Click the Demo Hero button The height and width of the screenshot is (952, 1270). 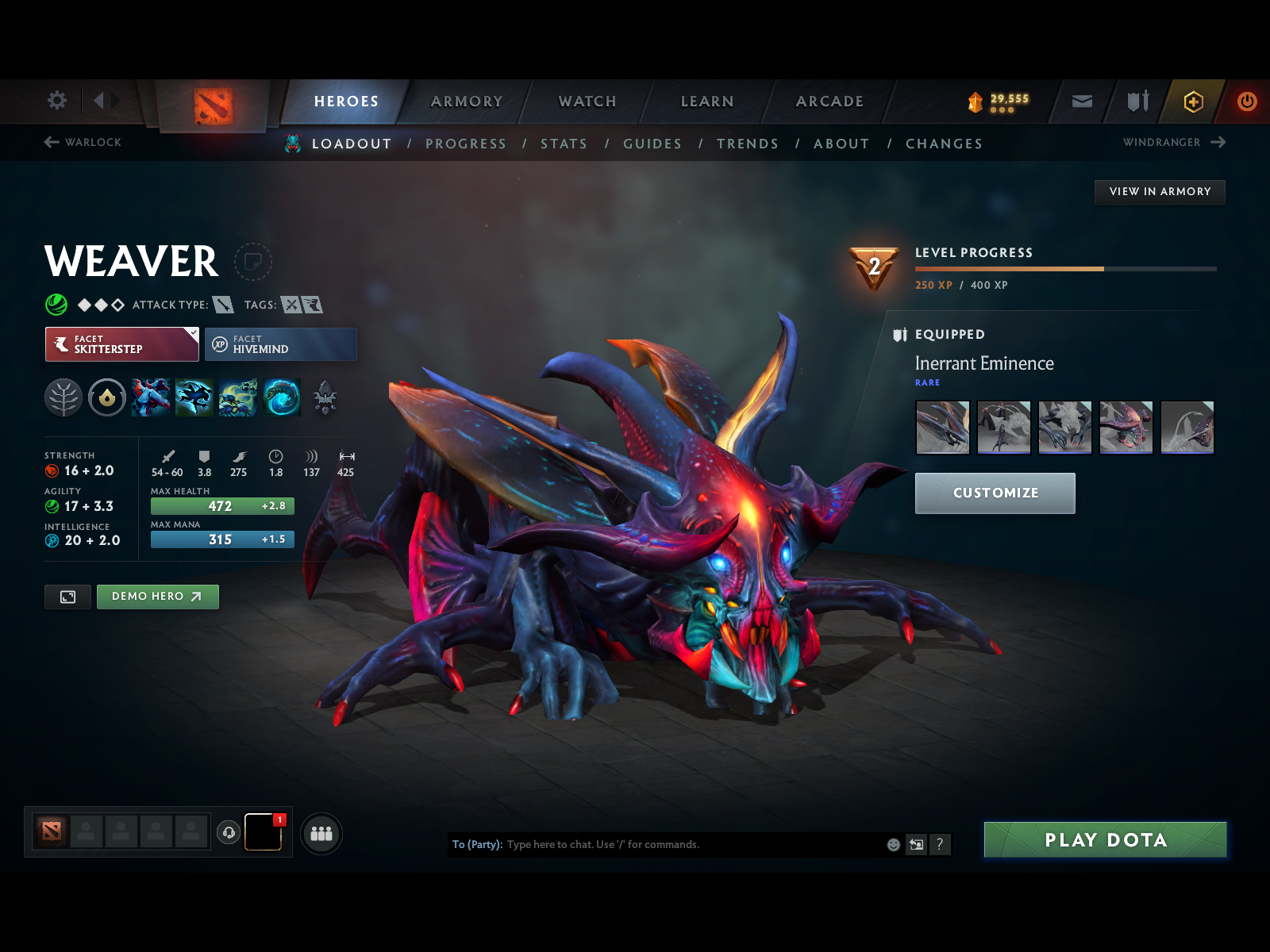(157, 597)
